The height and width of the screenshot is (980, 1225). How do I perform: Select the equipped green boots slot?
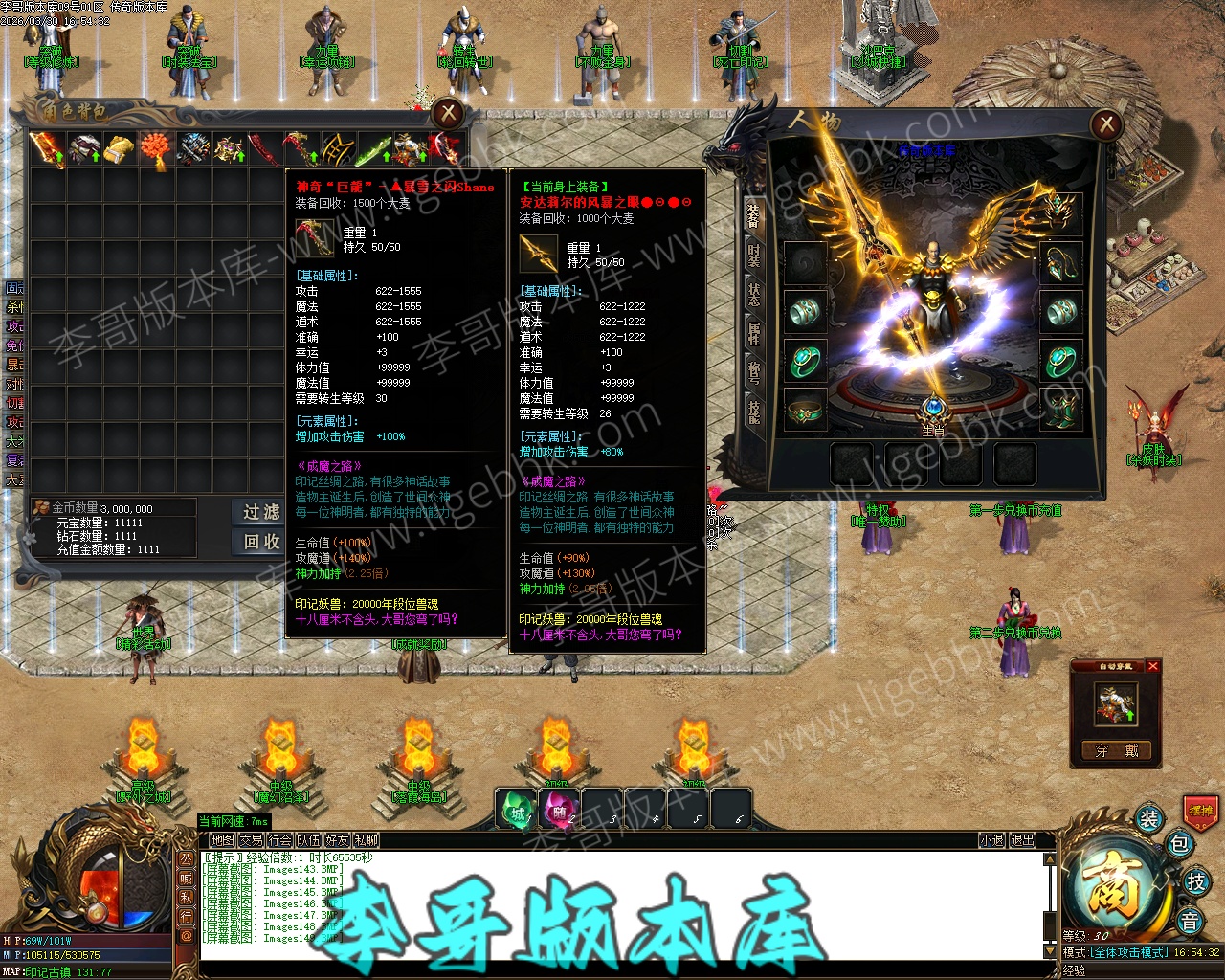click(1059, 410)
